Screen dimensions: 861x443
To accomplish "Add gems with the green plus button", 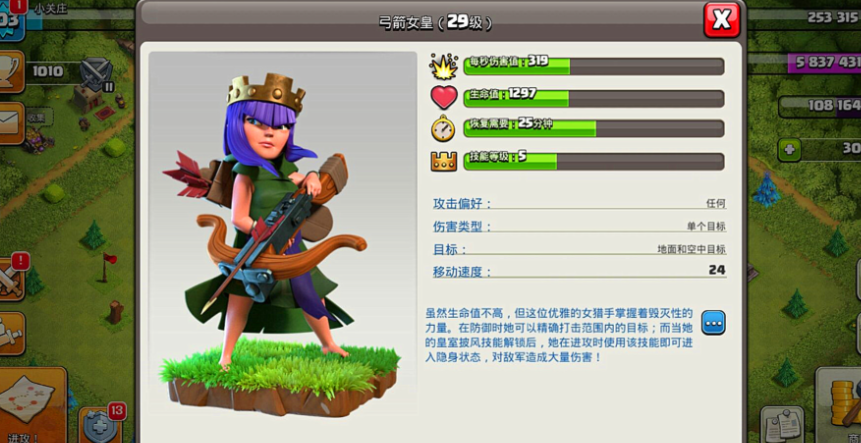I will point(790,149).
